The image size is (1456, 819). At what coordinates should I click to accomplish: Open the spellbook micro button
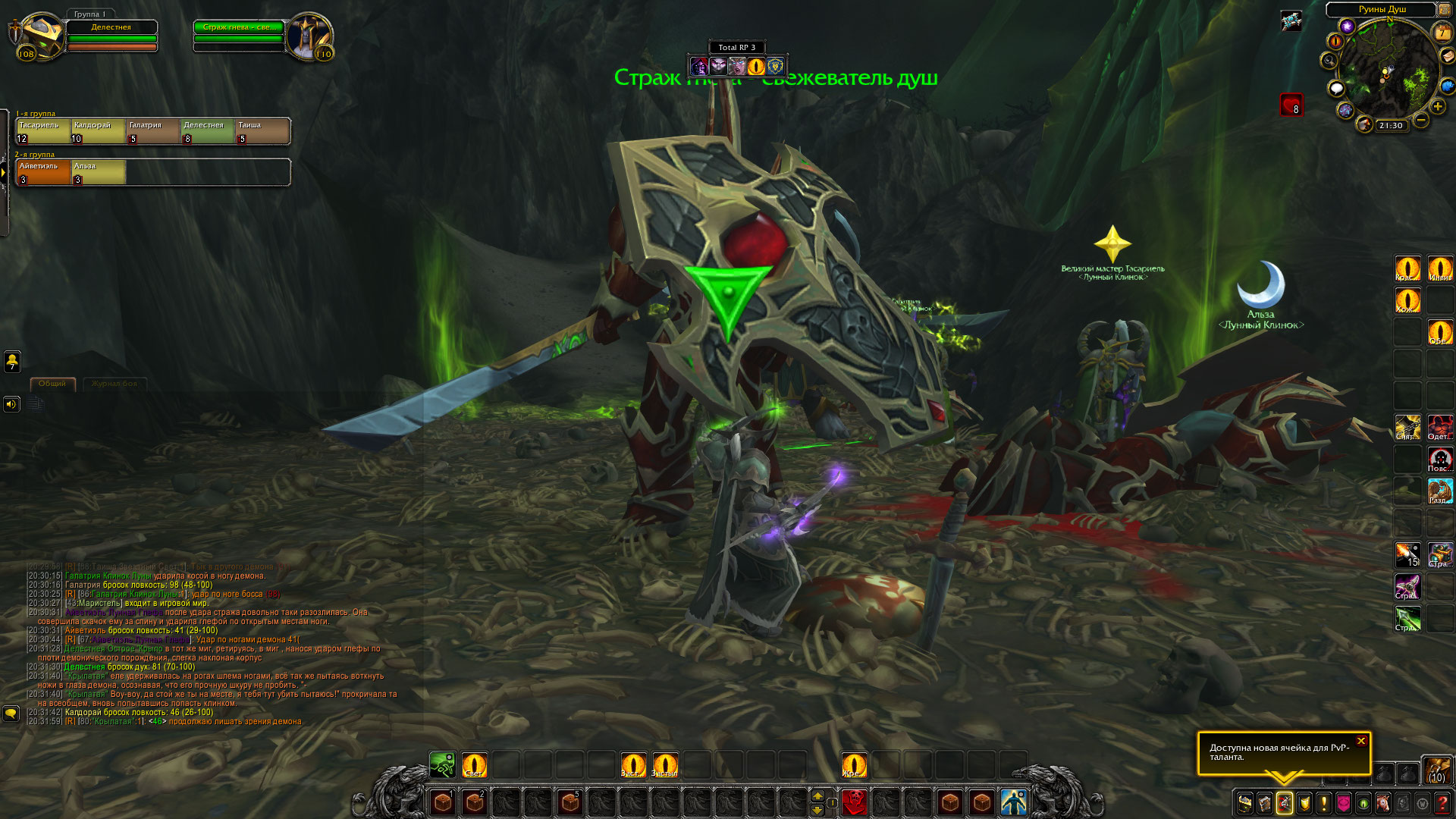point(1264,802)
